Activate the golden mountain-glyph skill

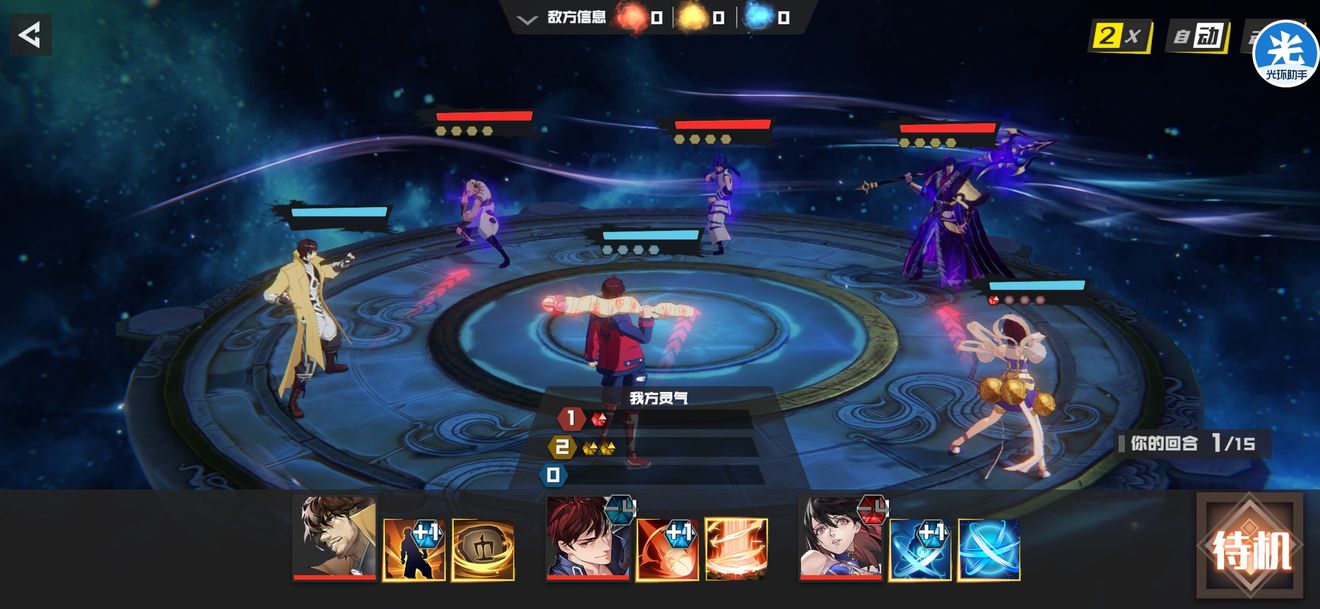483,549
